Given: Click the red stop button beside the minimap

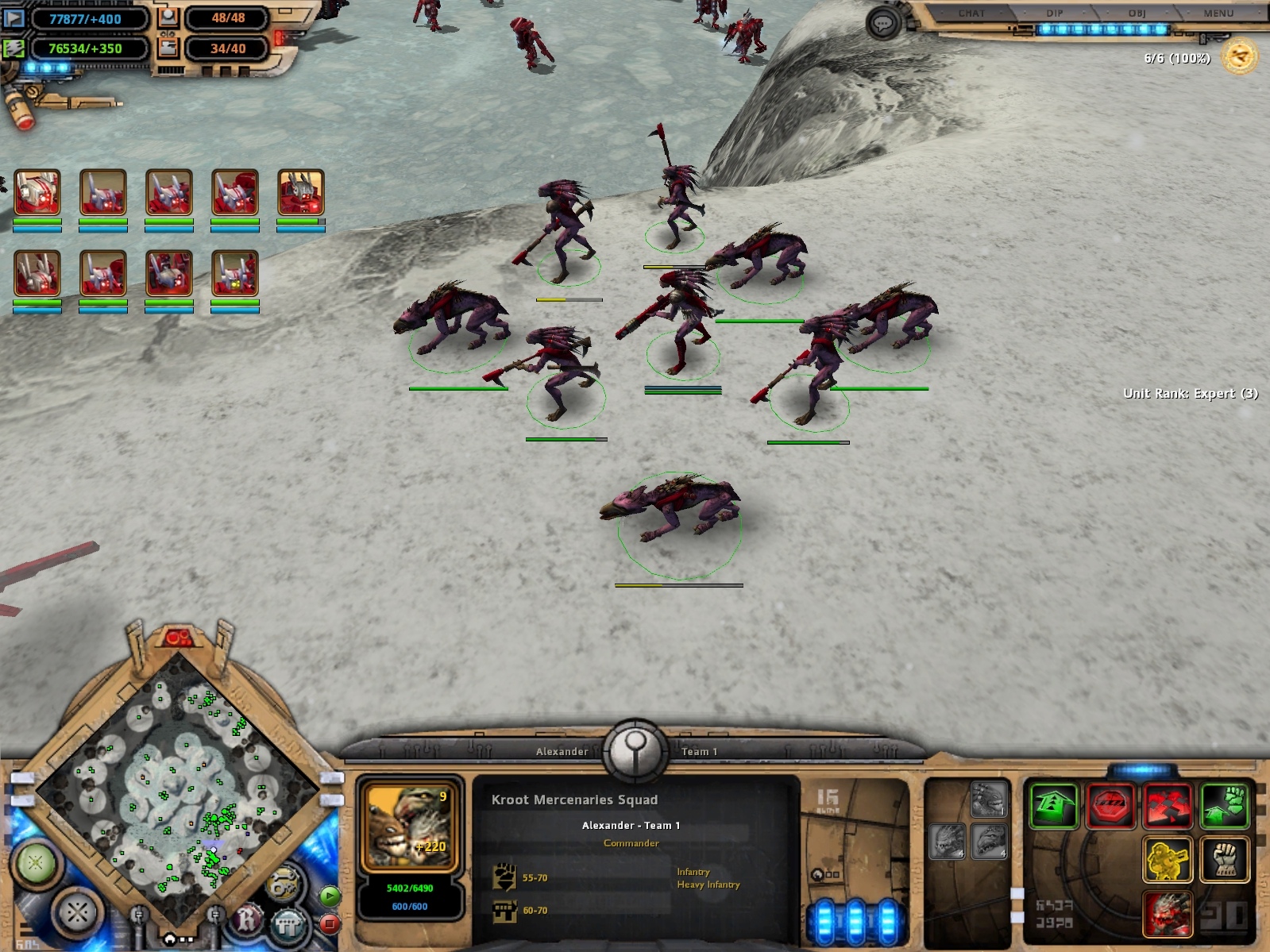Looking at the screenshot, I should tap(330, 923).
